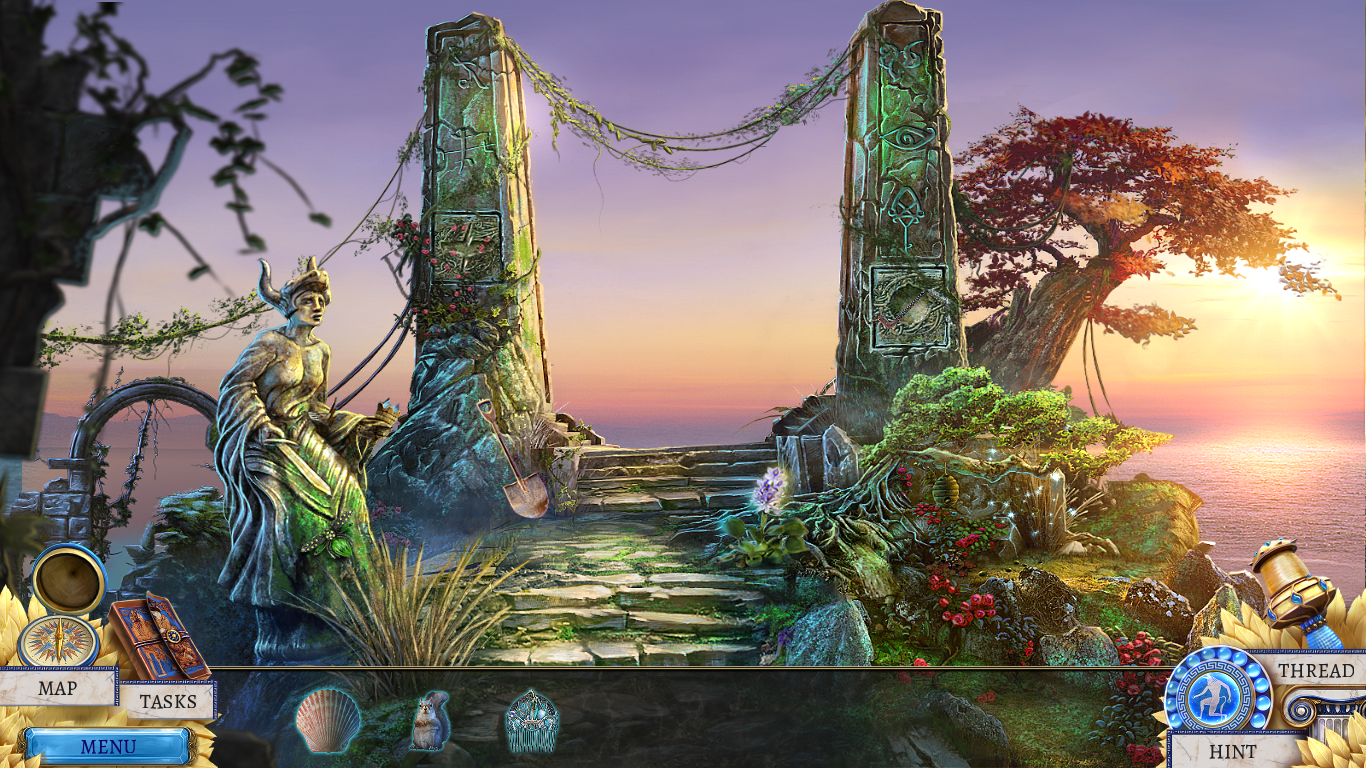Viewport: 1366px width, 768px height.
Task: Use the Hint button
Action: (x=1232, y=751)
